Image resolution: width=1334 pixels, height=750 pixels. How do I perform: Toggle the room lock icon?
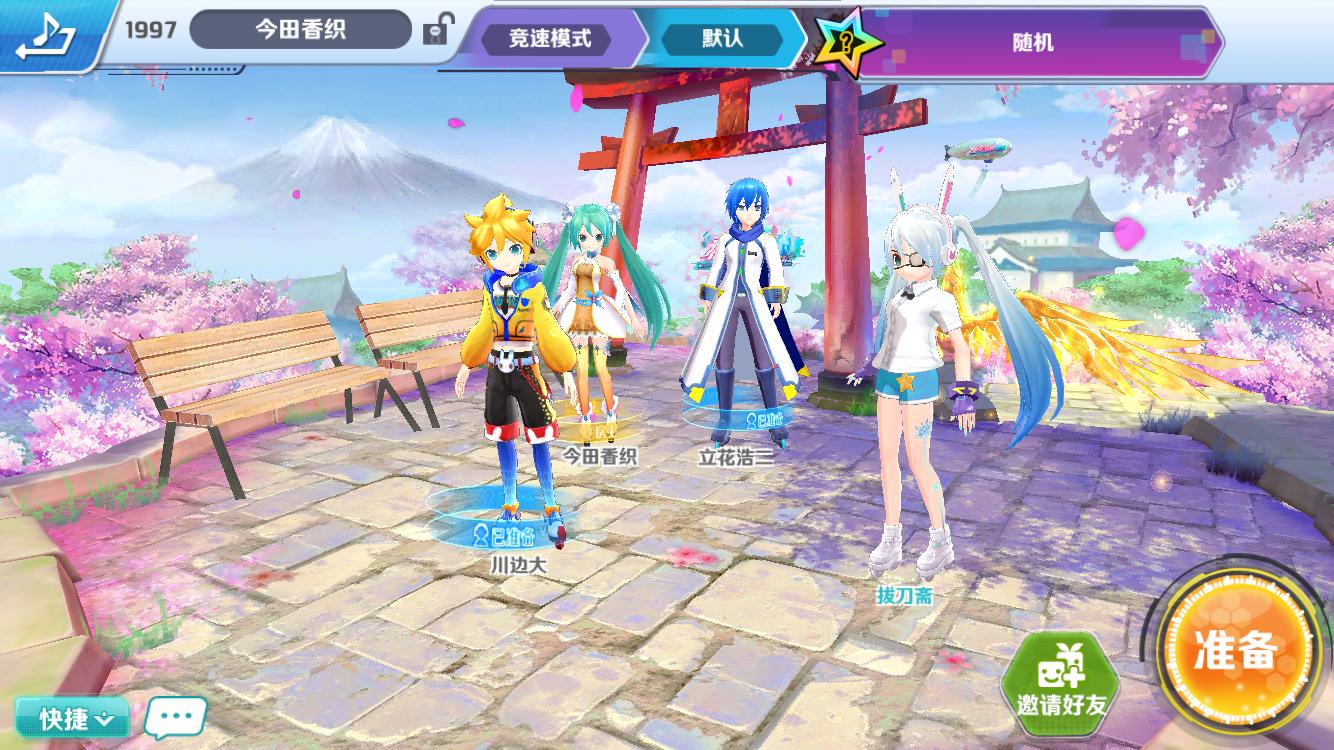click(436, 30)
